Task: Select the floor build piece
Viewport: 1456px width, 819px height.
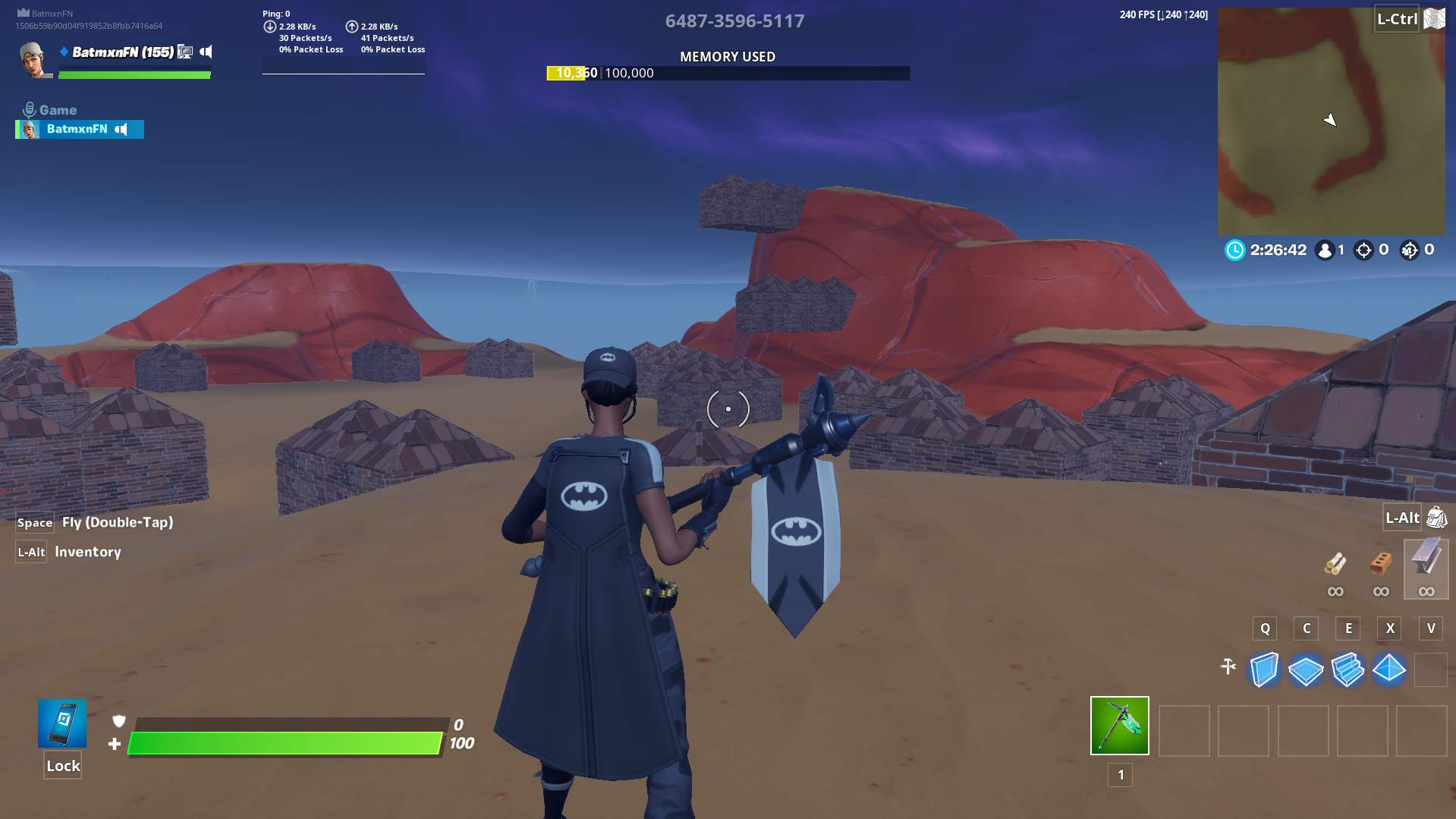Action: [1306, 670]
